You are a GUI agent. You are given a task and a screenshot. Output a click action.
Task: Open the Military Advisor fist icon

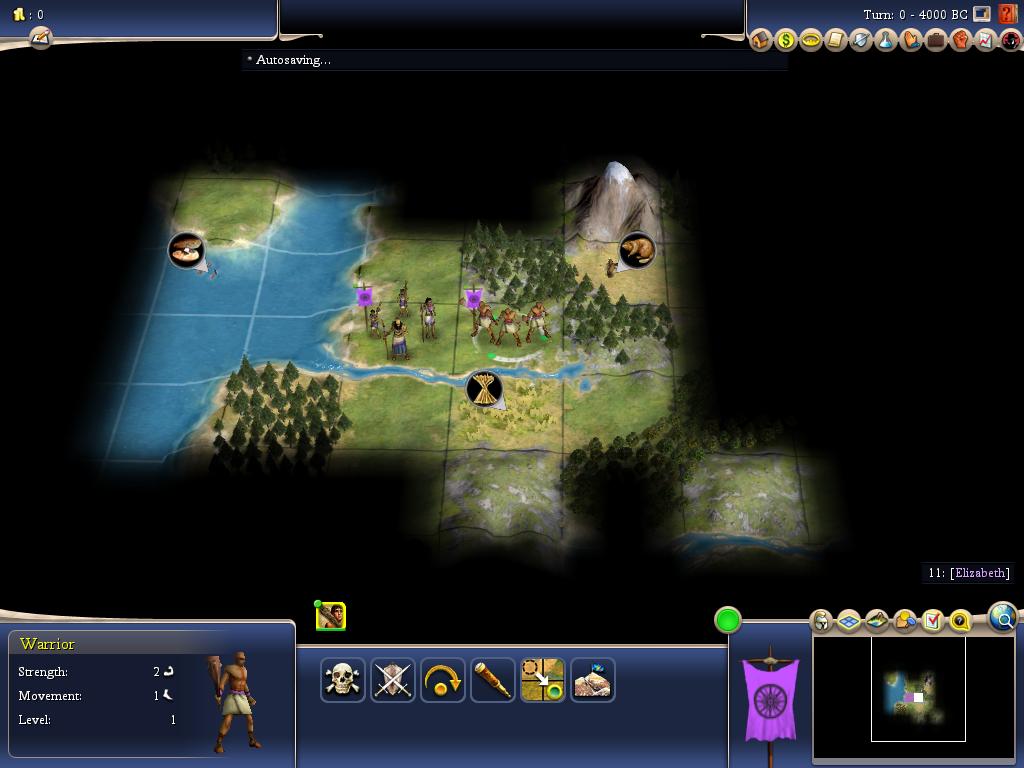pos(961,40)
